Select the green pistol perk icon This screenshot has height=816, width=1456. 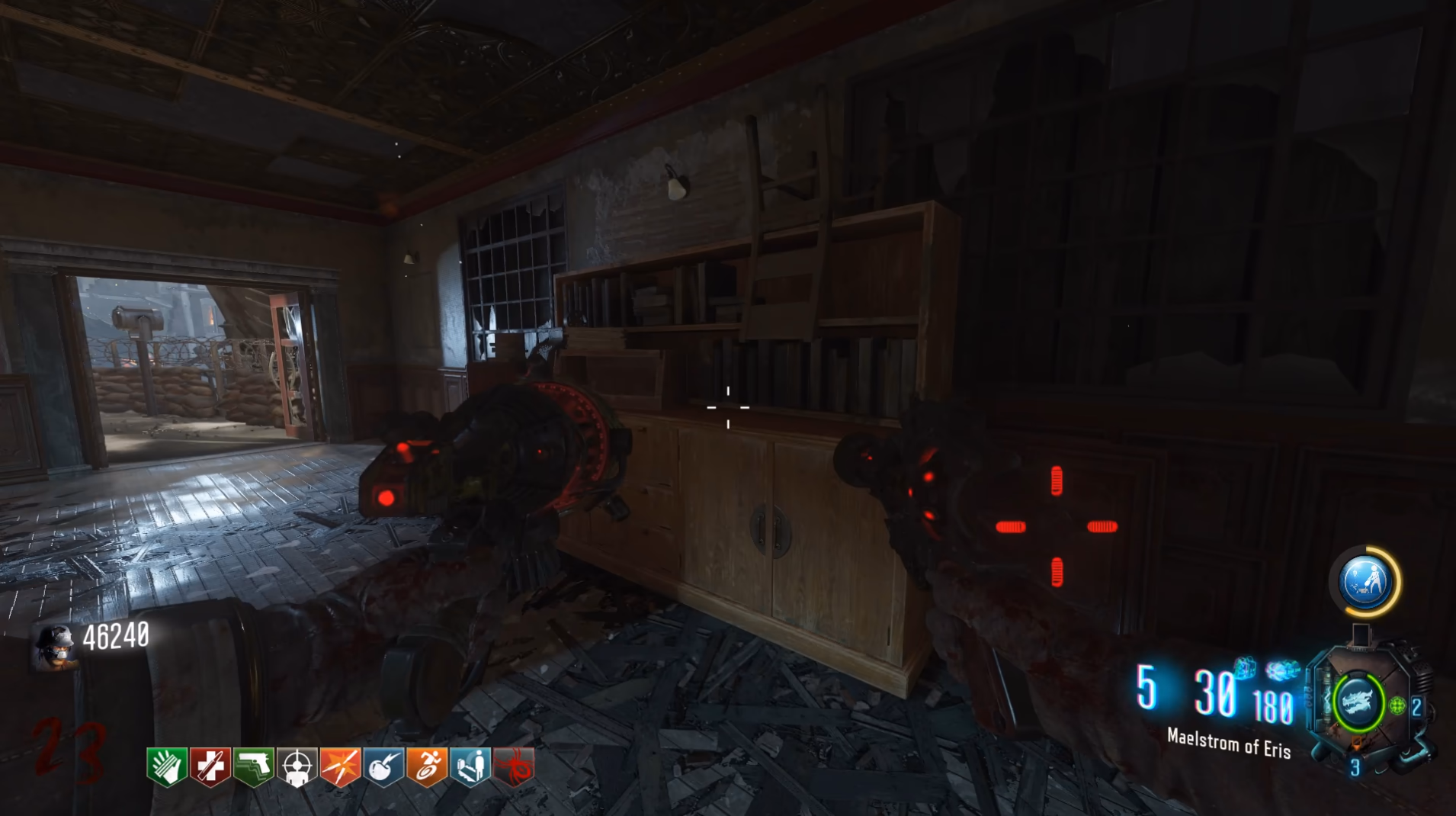coord(254,766)
